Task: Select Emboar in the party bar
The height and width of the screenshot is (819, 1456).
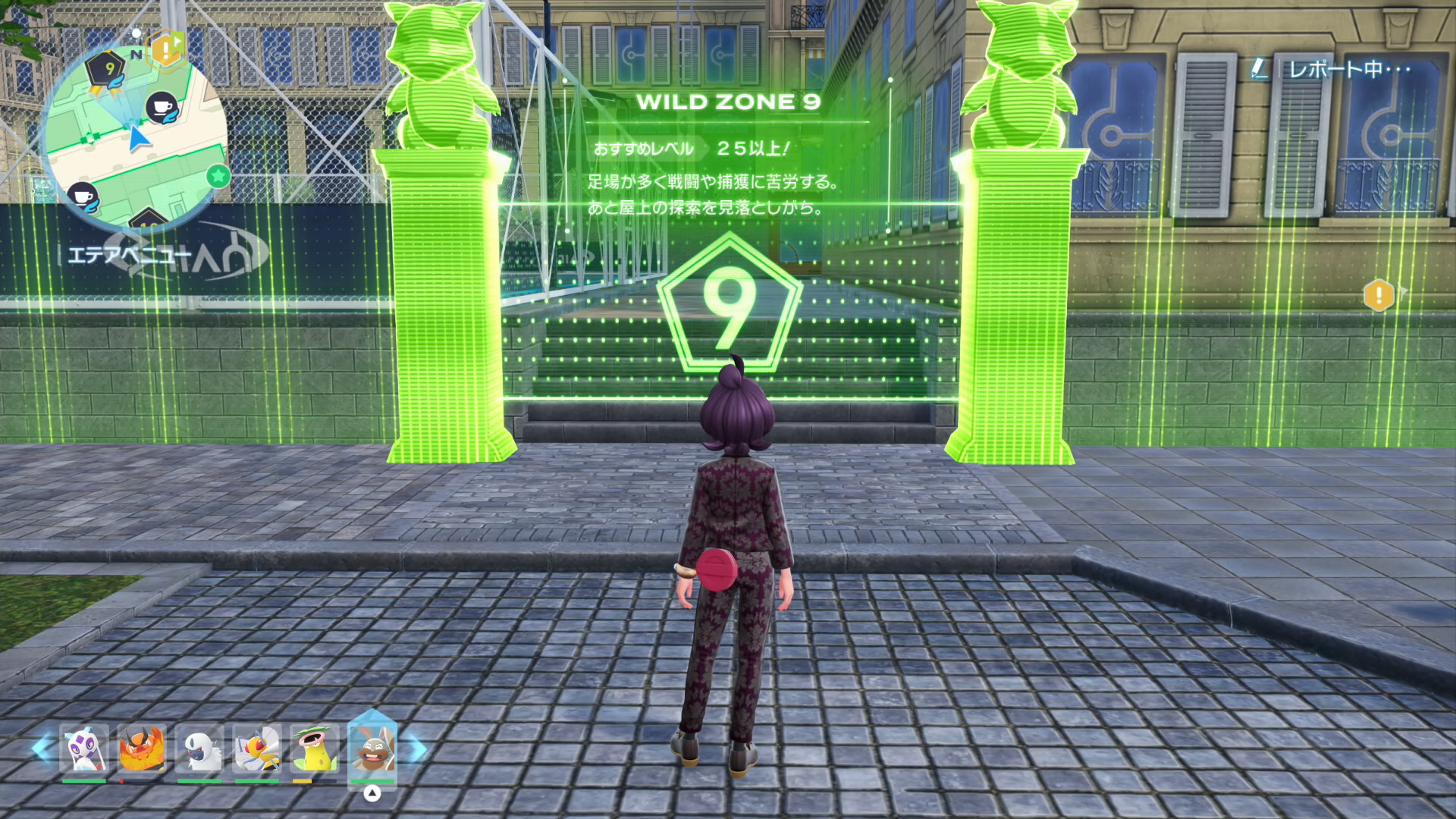Action: coord(142,749)
